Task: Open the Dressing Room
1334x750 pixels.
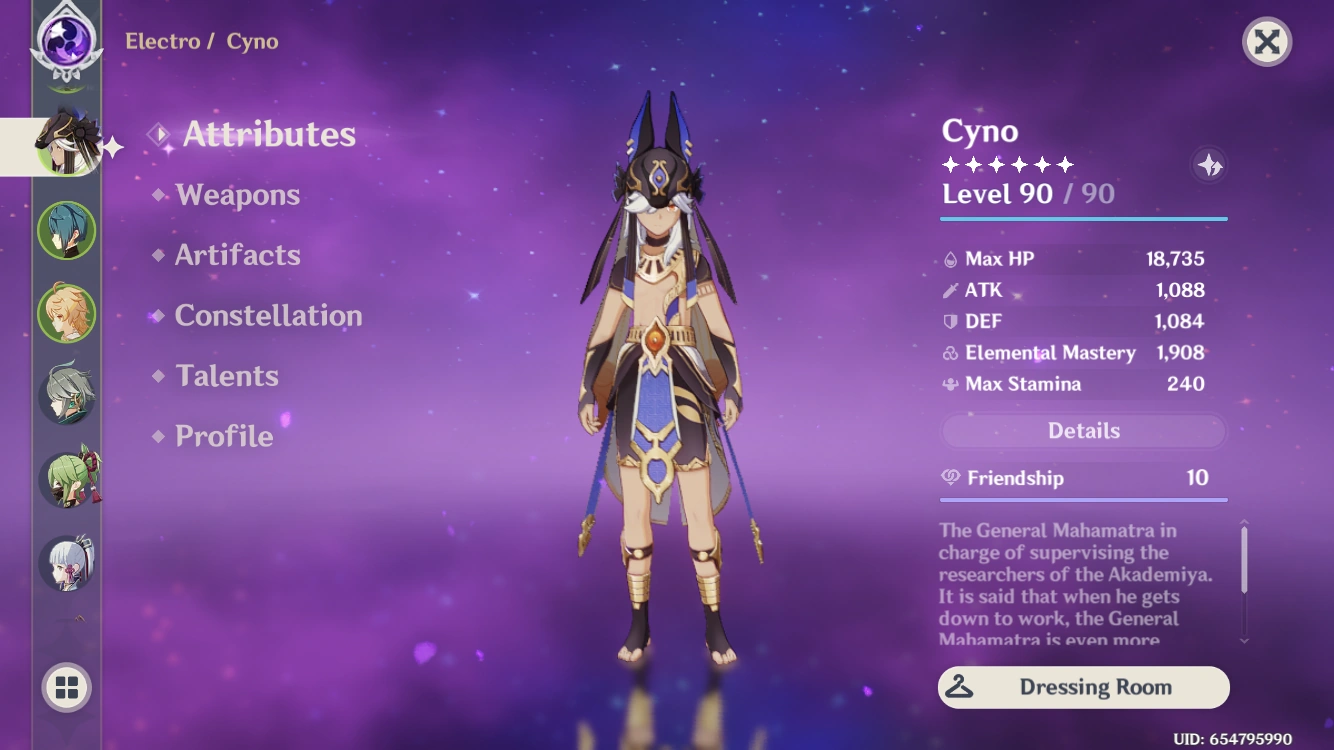Action: (x=1083, y=687)
